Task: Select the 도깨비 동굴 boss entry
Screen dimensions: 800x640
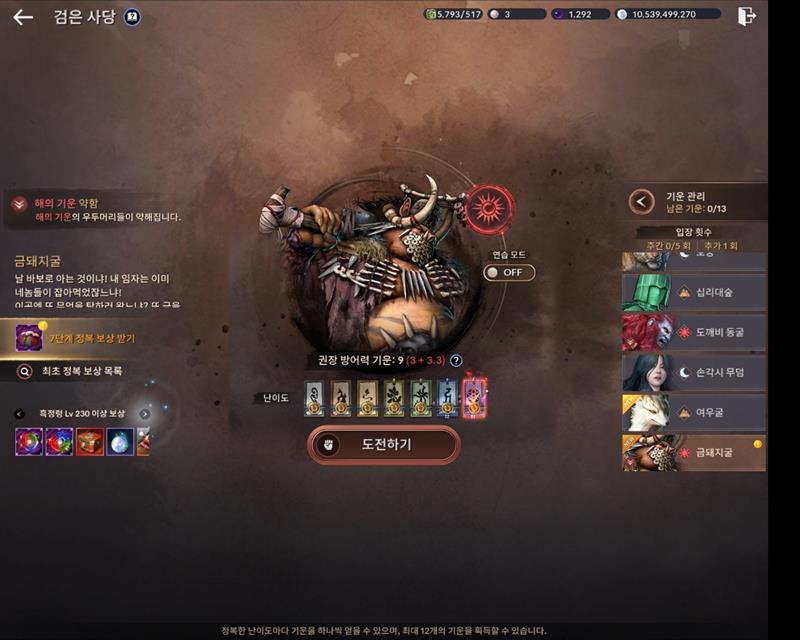Action: click(x=694, y=332)
